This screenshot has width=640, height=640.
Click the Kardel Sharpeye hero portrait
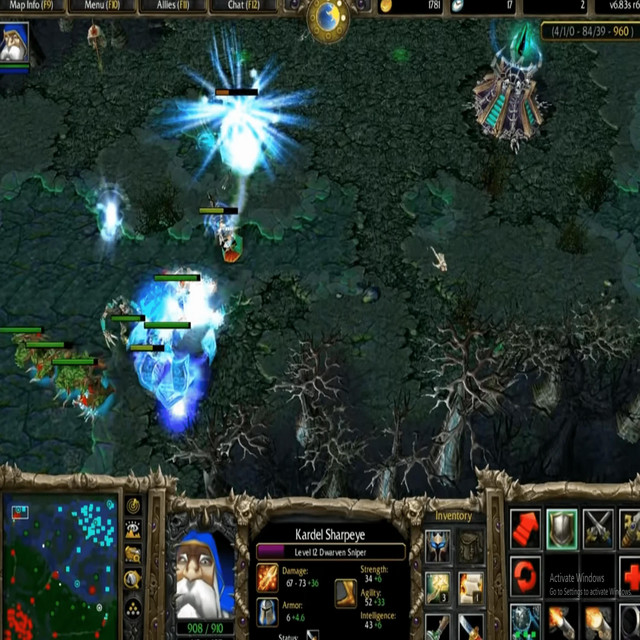point(204,574)
